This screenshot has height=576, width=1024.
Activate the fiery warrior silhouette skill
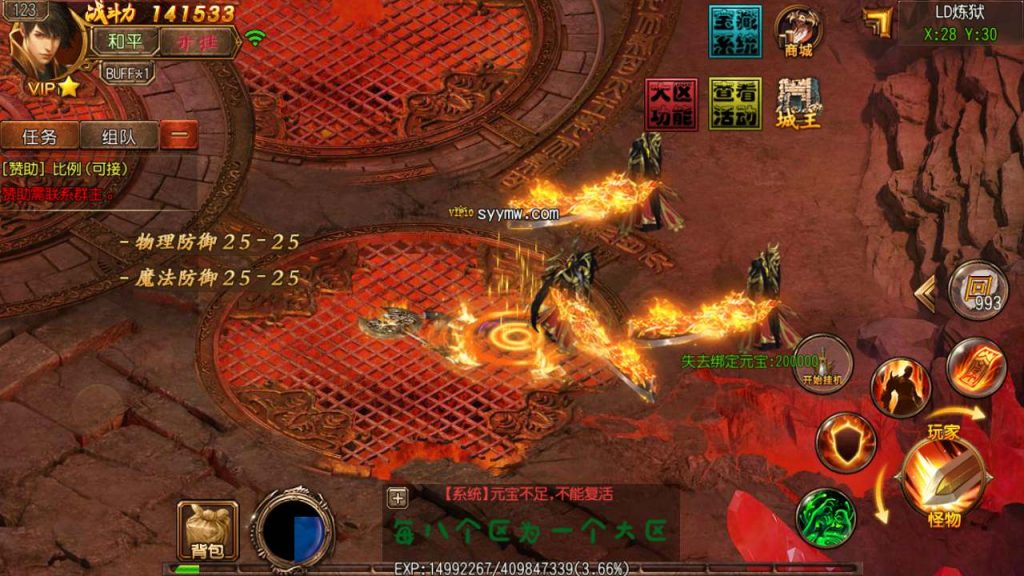[900, 387]
